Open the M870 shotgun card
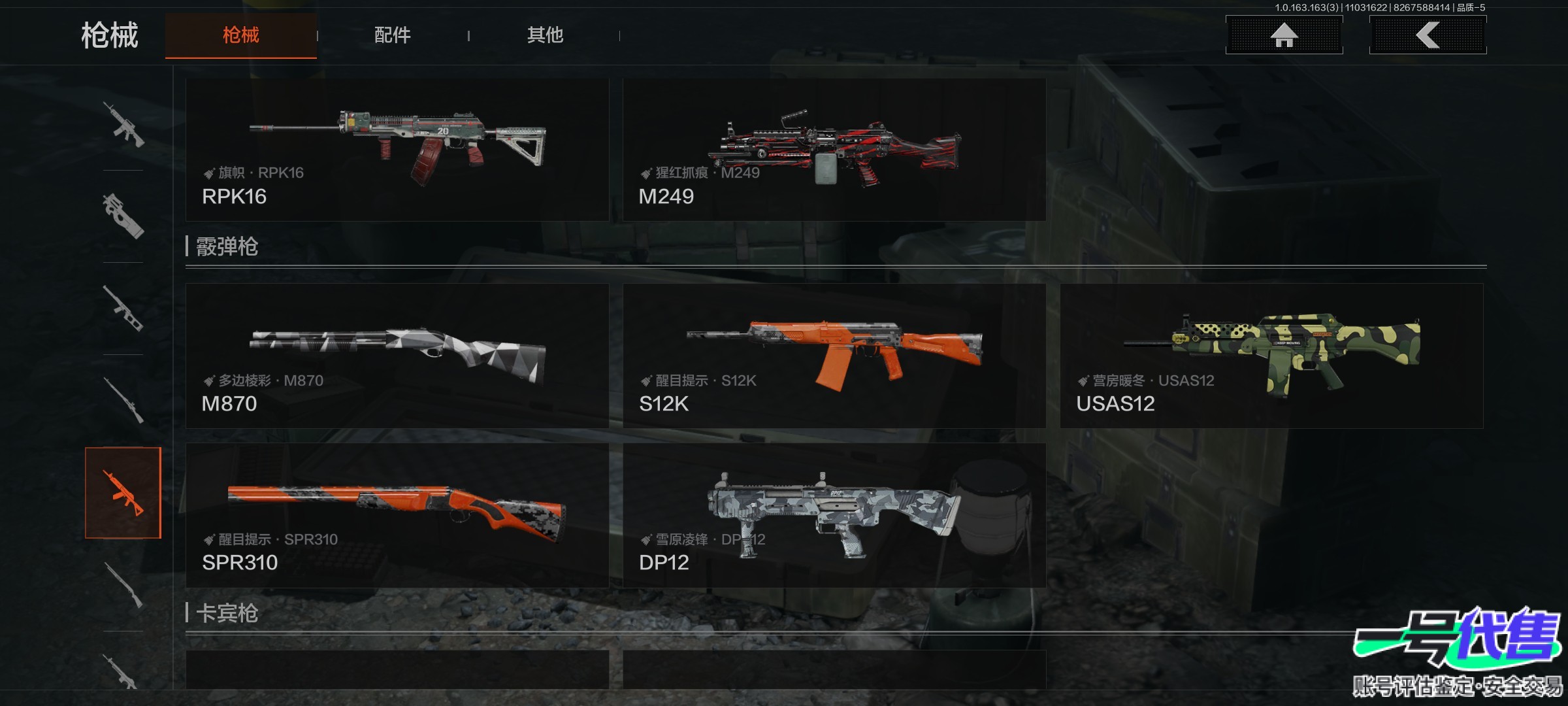The height and width of the screenshot is (706, 1568). (397, 356)
